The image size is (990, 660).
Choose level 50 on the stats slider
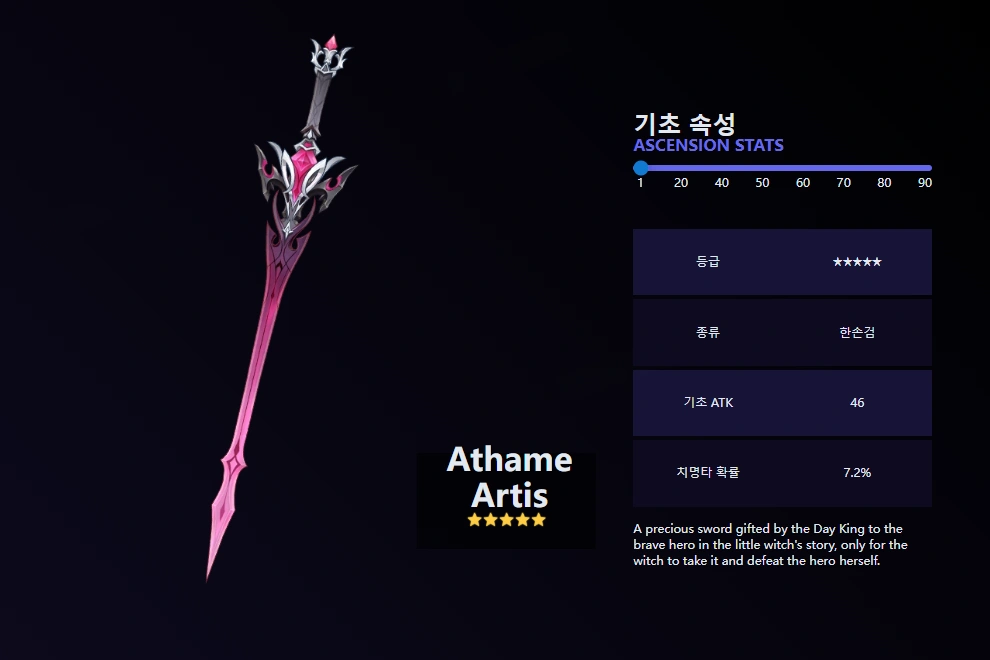(762, 168)
